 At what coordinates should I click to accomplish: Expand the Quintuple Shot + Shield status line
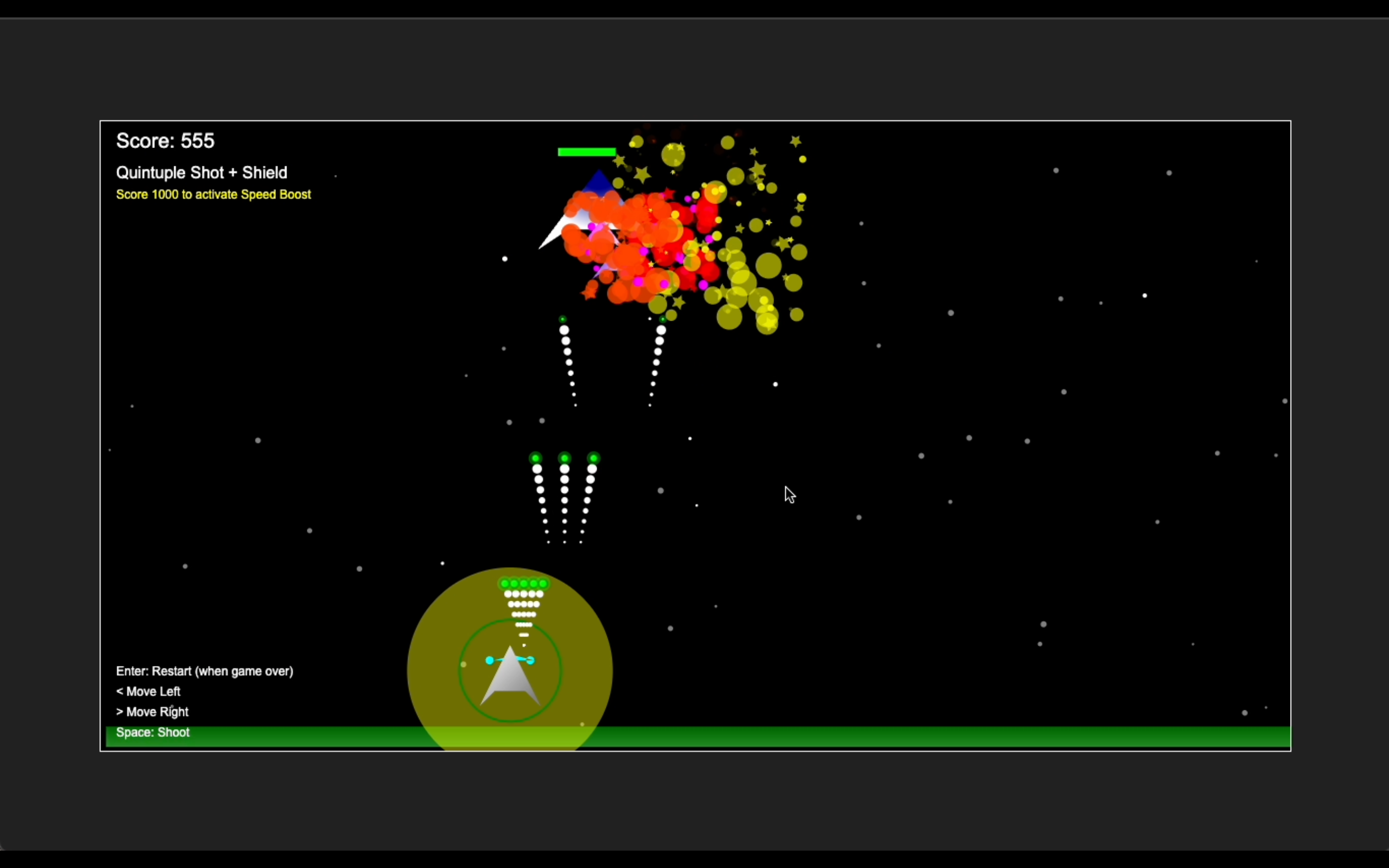coord(202,172)
